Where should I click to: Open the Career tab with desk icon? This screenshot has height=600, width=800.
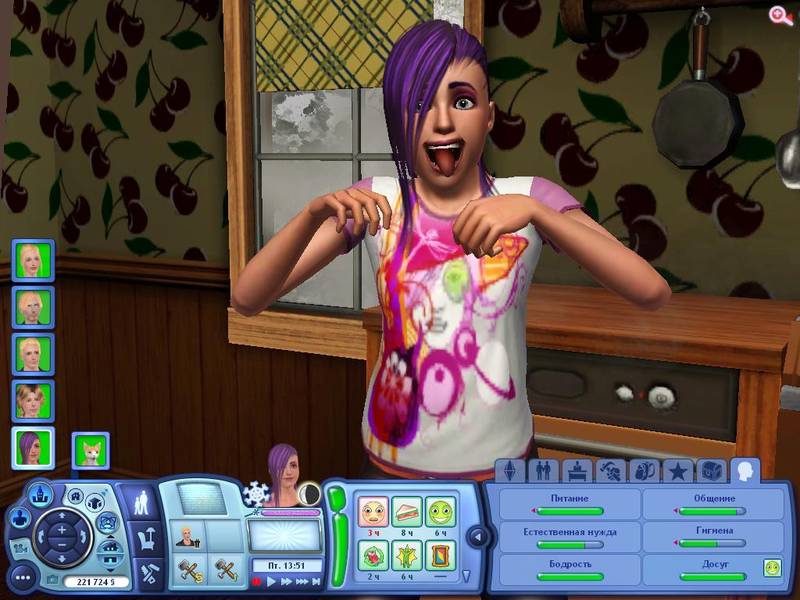click(576, 470)
